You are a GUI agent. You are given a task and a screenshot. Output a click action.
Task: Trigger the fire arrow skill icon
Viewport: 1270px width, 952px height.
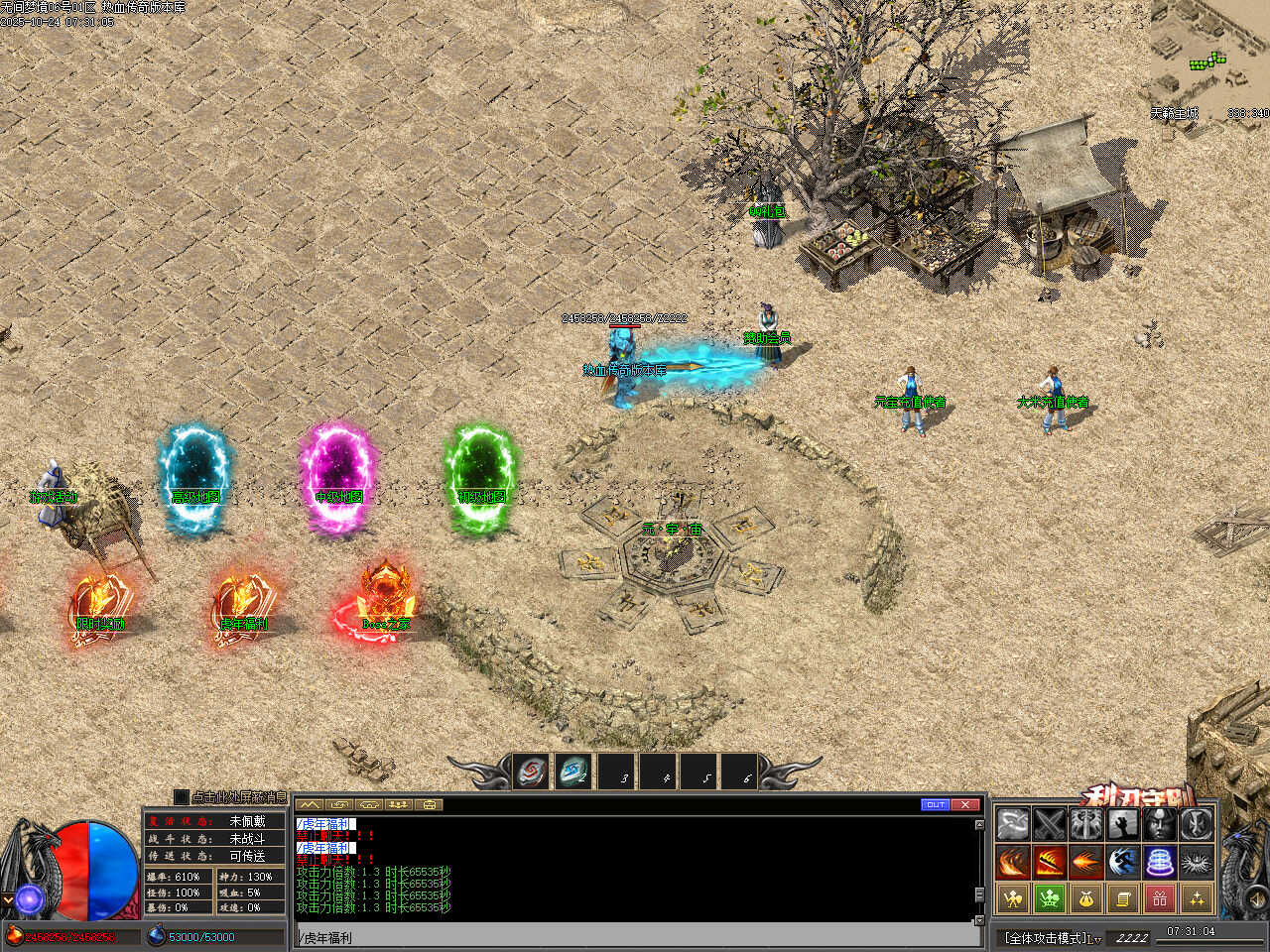(1086, 862)
